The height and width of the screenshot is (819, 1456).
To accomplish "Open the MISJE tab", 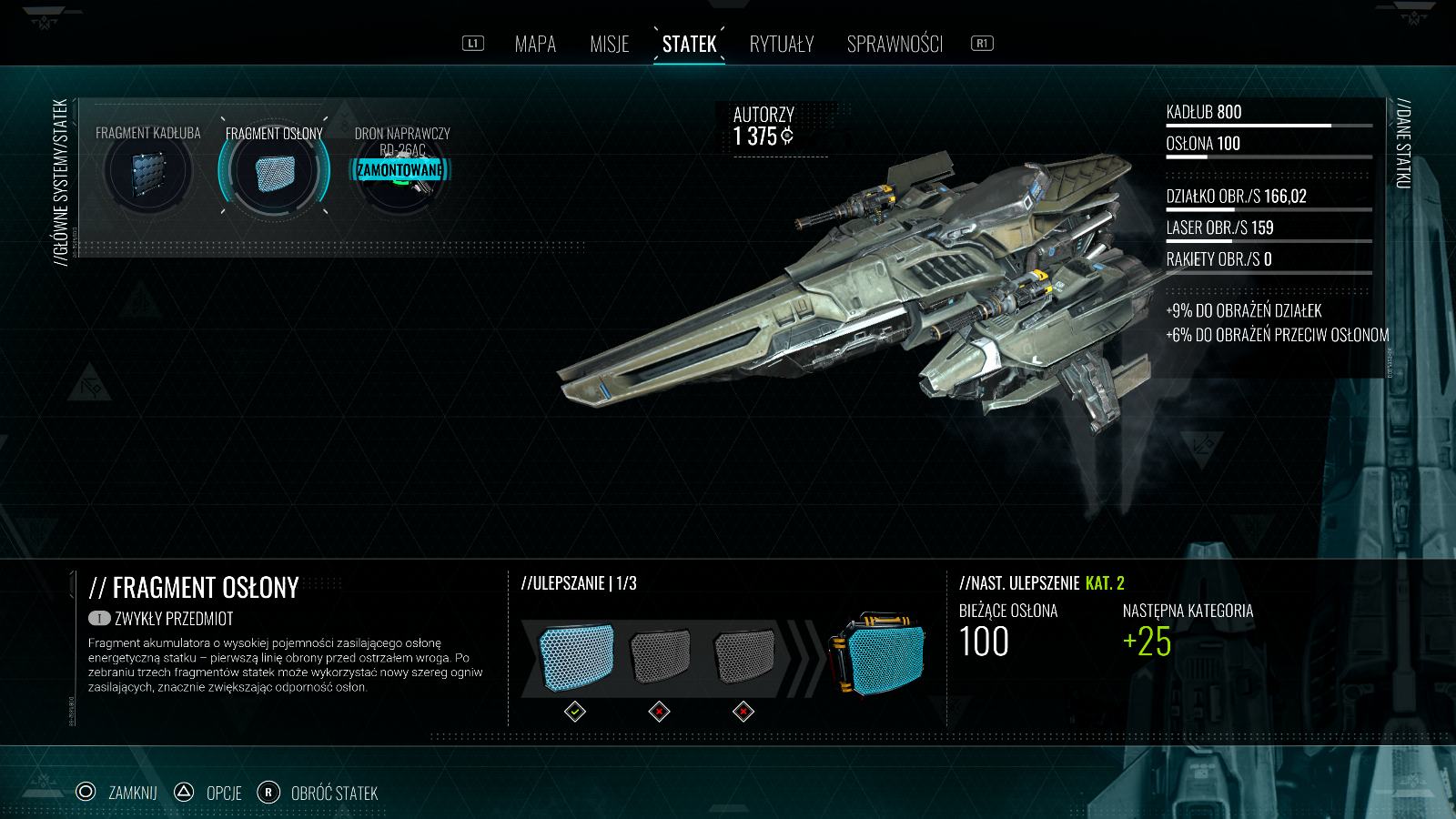I will coord(609,44).
